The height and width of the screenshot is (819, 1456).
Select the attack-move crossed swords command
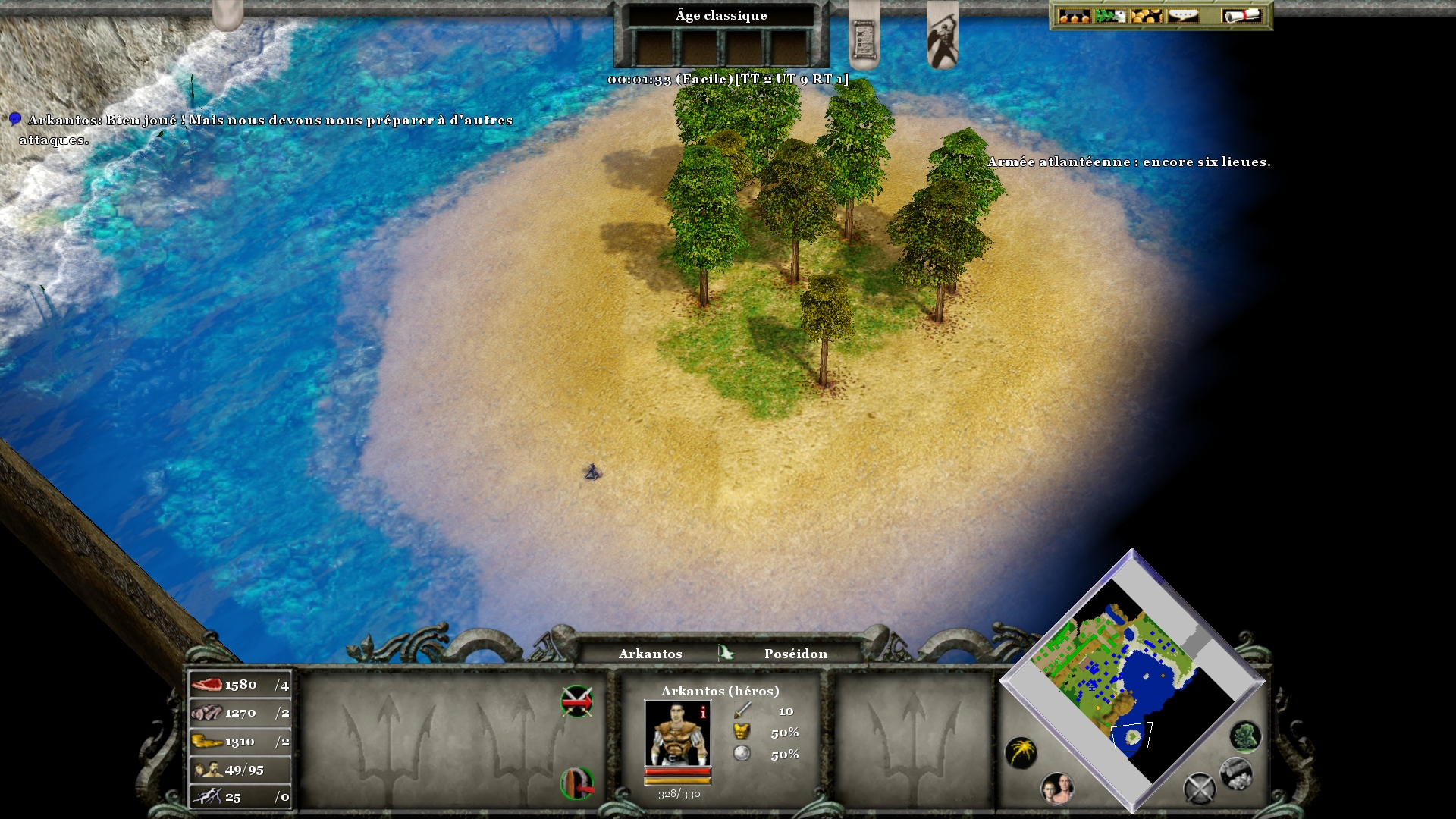click(x=576, y=701)
